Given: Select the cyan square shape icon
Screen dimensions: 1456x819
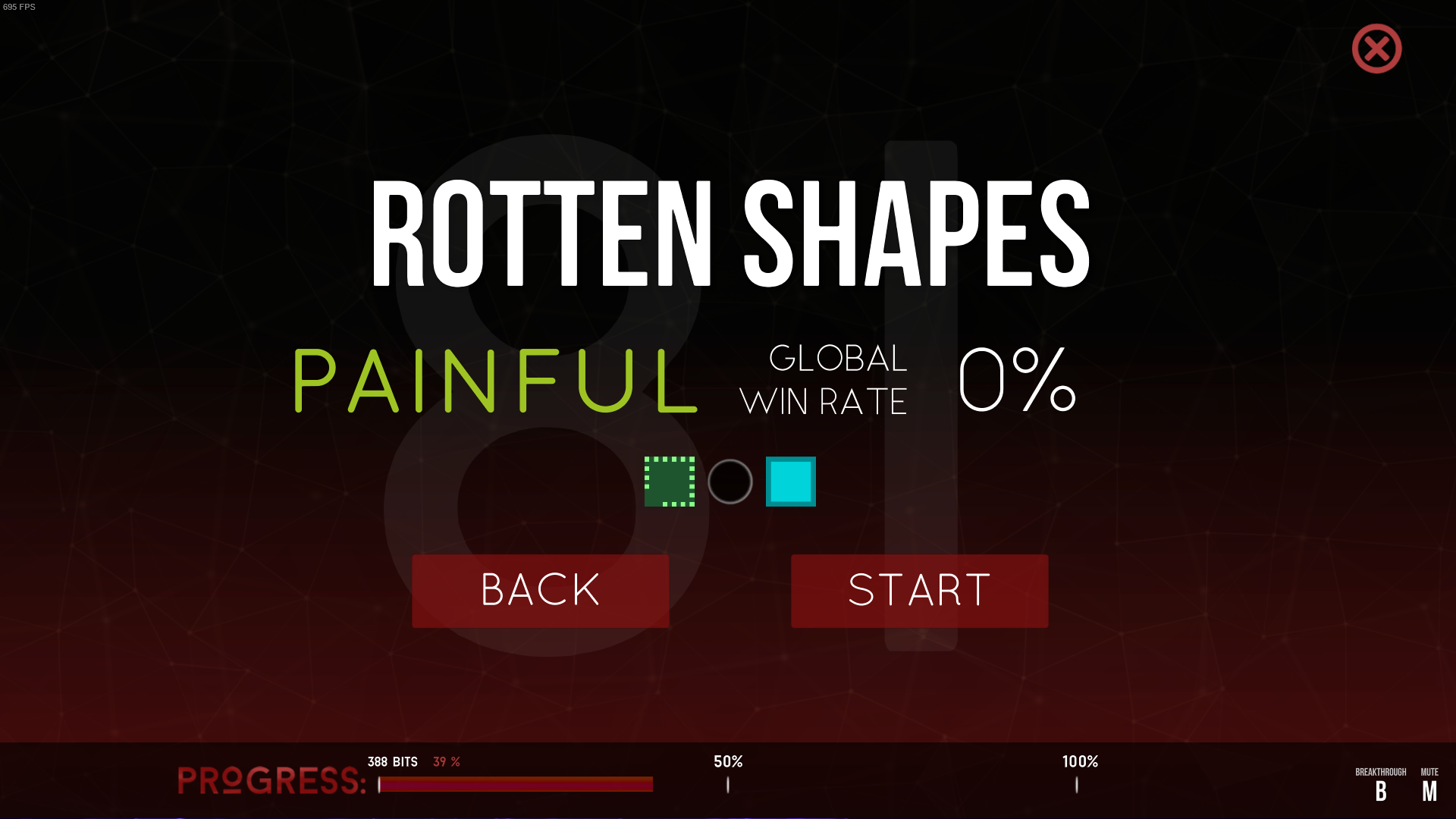Looking at the screenshot, I should pyautogui.click(x=790, y=482).
